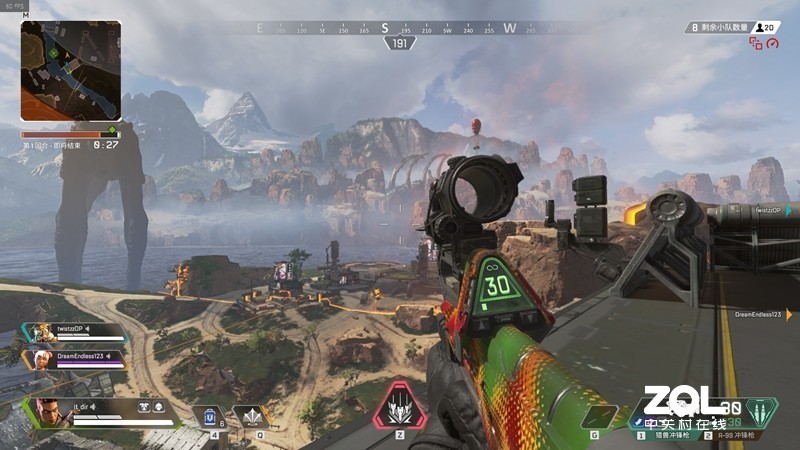The image size is (800, 450).
Task: Switch to the first weapon slot
Action: [662, 434]
